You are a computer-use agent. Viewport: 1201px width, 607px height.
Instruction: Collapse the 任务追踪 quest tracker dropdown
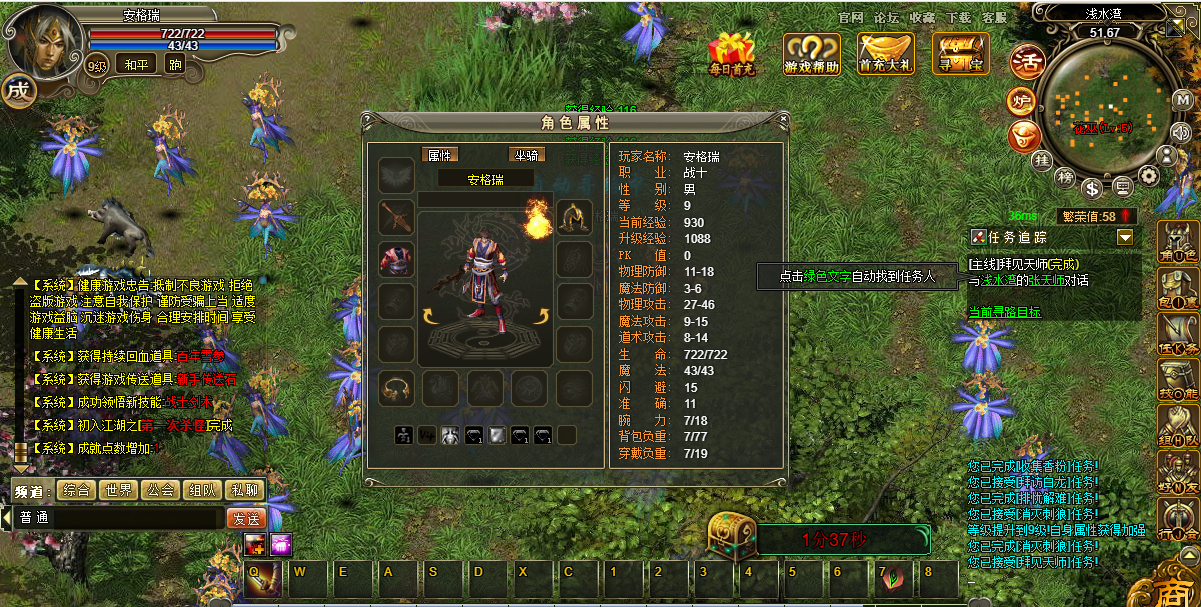coord(1126,237)
